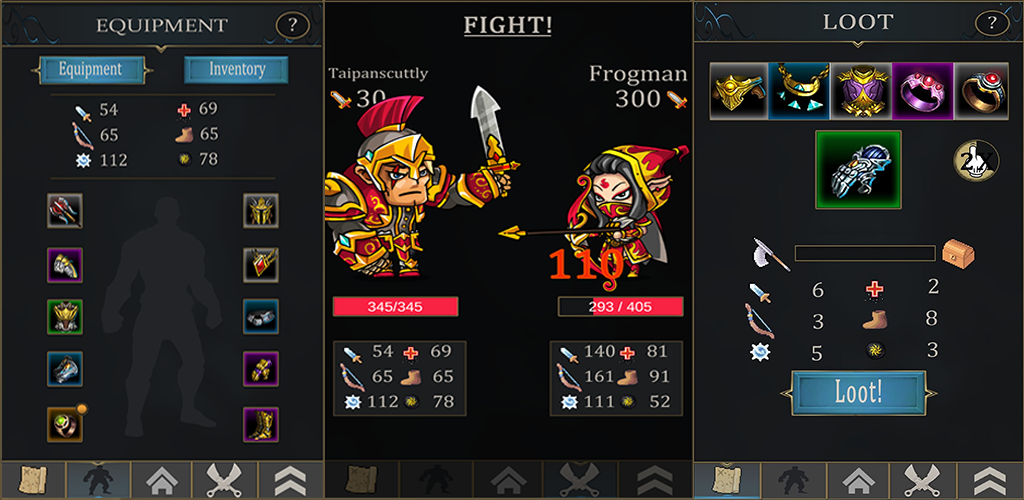Screen dimensions: 1024x500
Task: Open help on the Equipment panel
Action: coord(292,25)
